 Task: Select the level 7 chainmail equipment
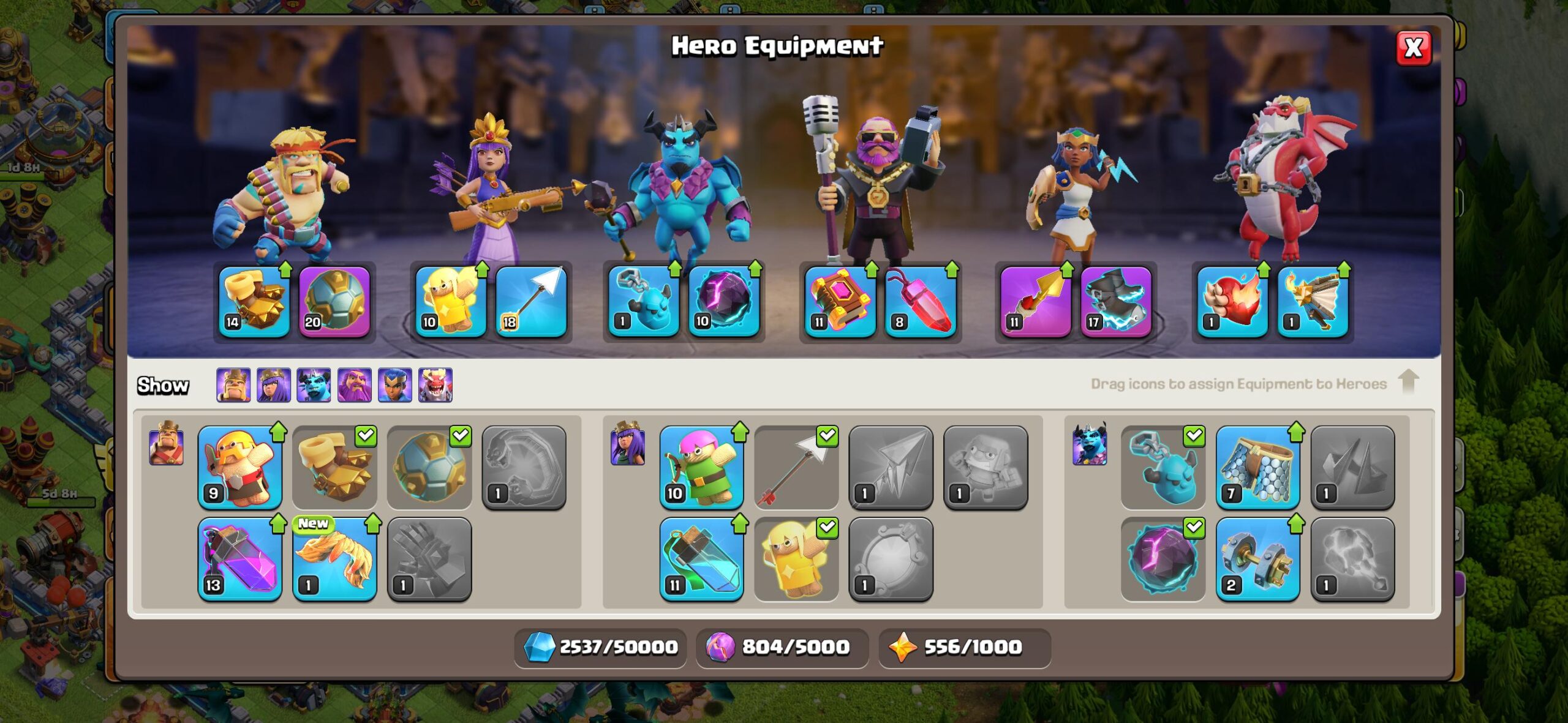pyautogui.click(x=1257, y=468)
